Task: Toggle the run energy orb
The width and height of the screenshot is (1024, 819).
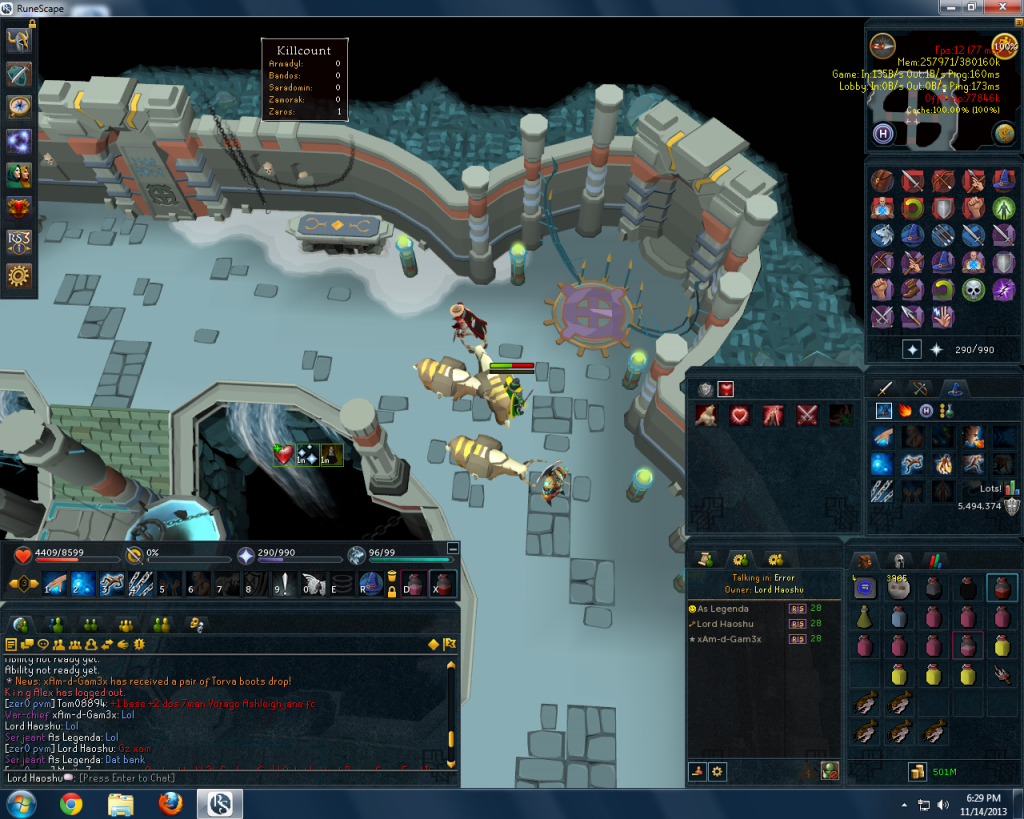Action: 1004,45
